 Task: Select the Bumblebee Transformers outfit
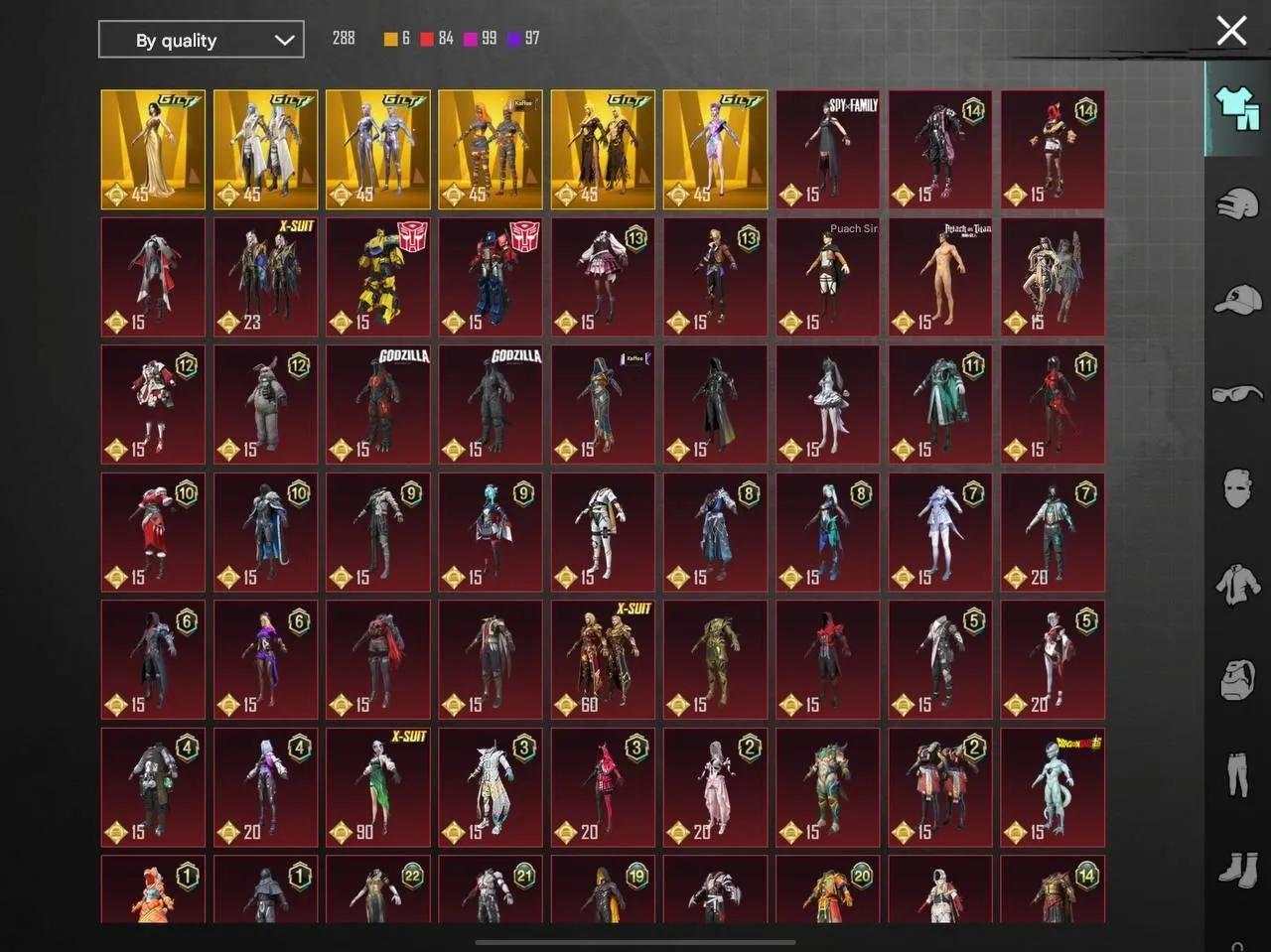tap(377, 277)
